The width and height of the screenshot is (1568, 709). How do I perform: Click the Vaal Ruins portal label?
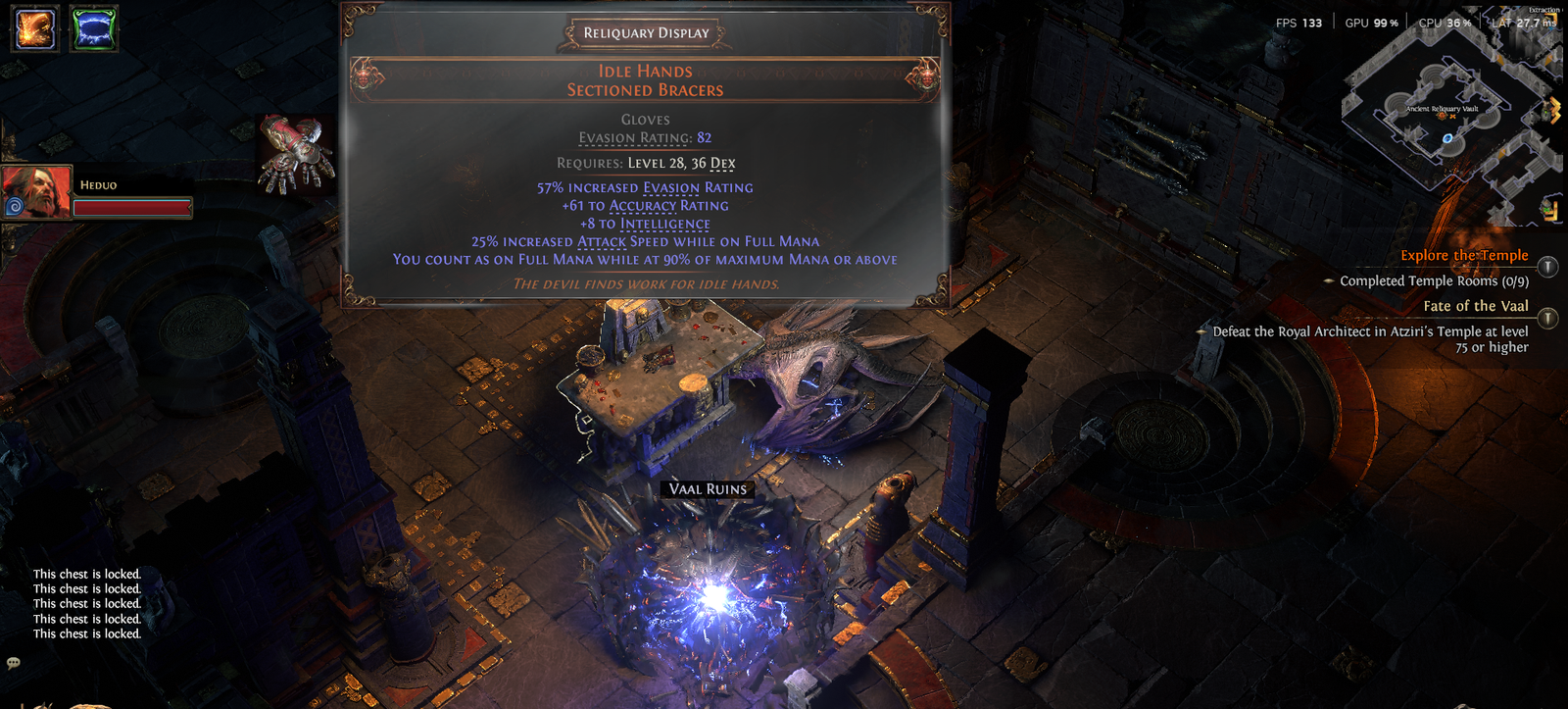(x=708, y=489)
